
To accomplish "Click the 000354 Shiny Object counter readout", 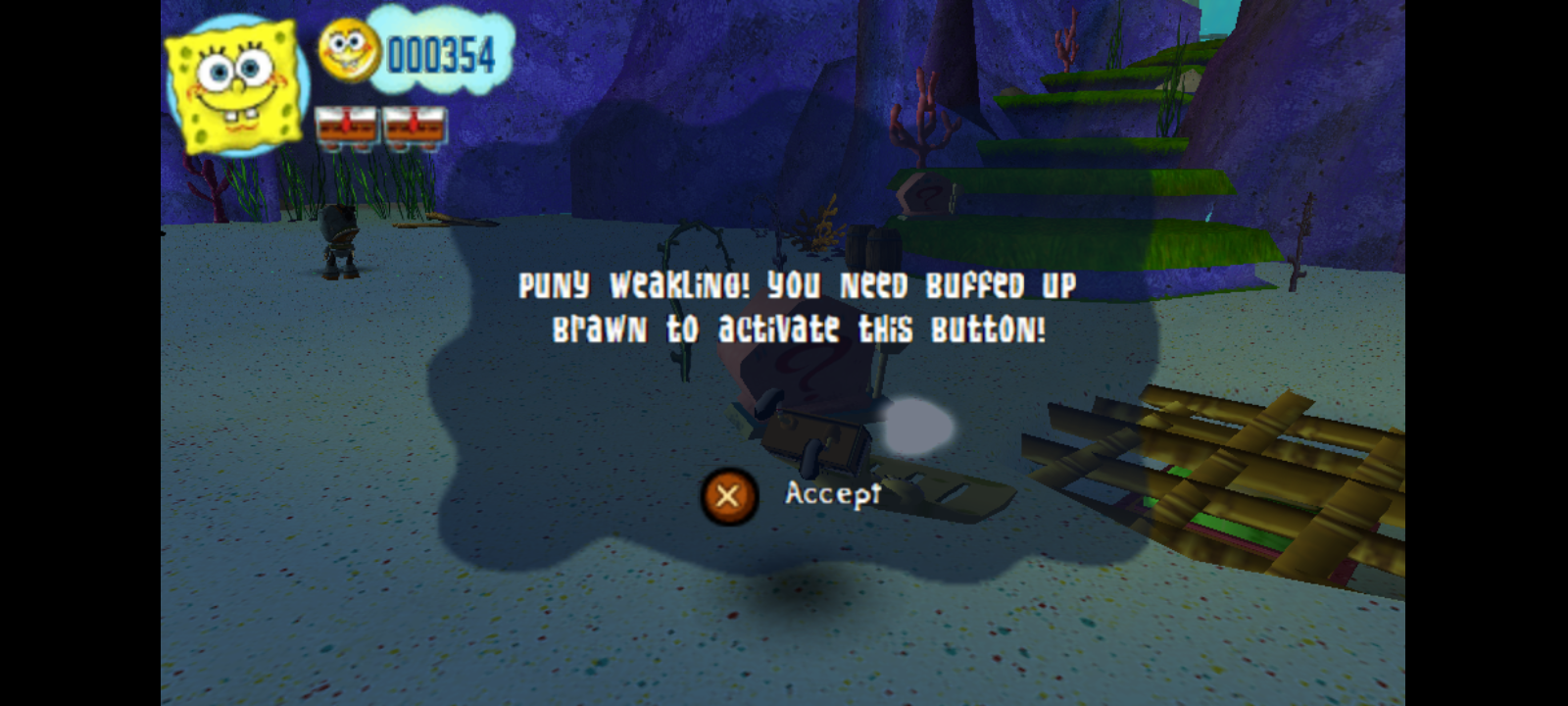I will 443,54.
